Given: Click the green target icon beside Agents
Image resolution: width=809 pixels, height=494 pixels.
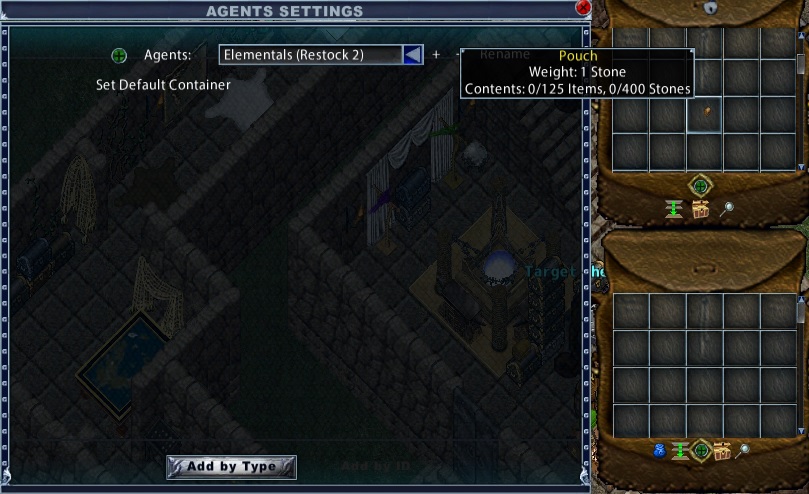Looking at the screenshot, I should point(119,55).
